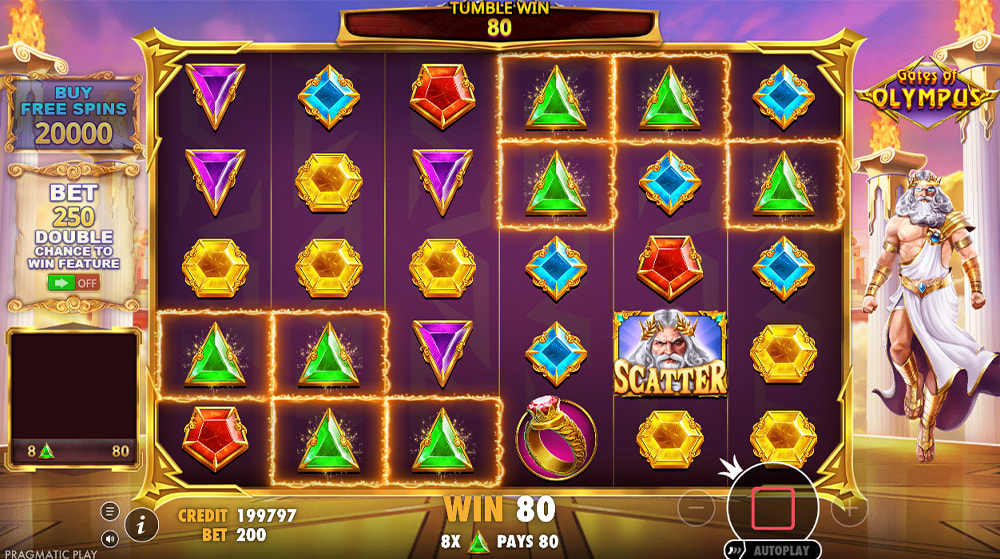Open the hamburger menu

pyautogui.click(x=110, y=511)
